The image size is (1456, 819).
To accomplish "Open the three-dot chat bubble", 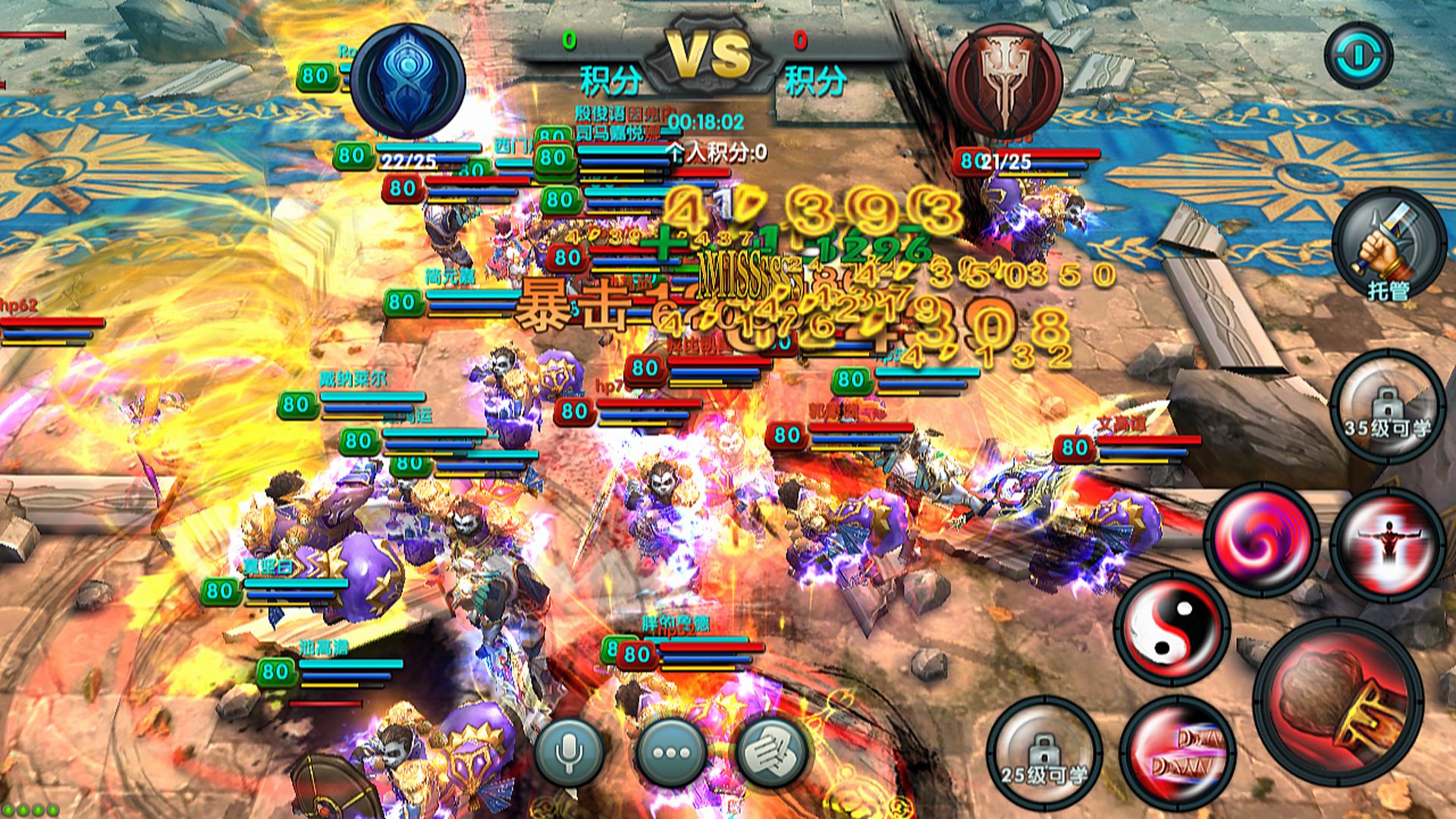I will click(x=671, y=752).
